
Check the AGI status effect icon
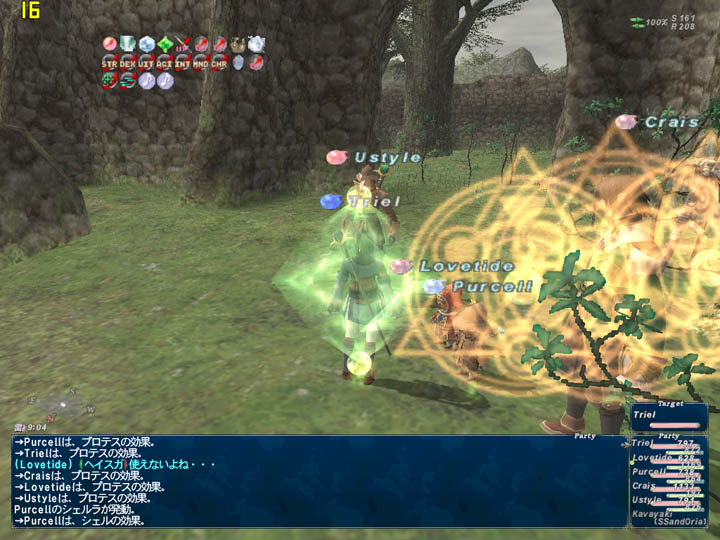164,62
